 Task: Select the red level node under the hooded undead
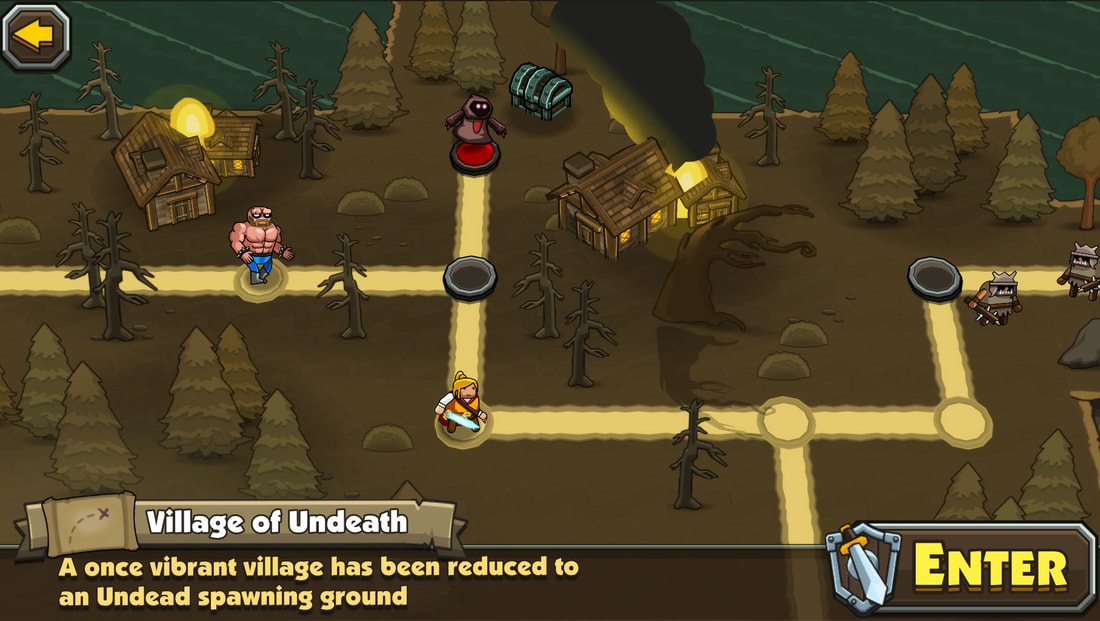(474, 156)
